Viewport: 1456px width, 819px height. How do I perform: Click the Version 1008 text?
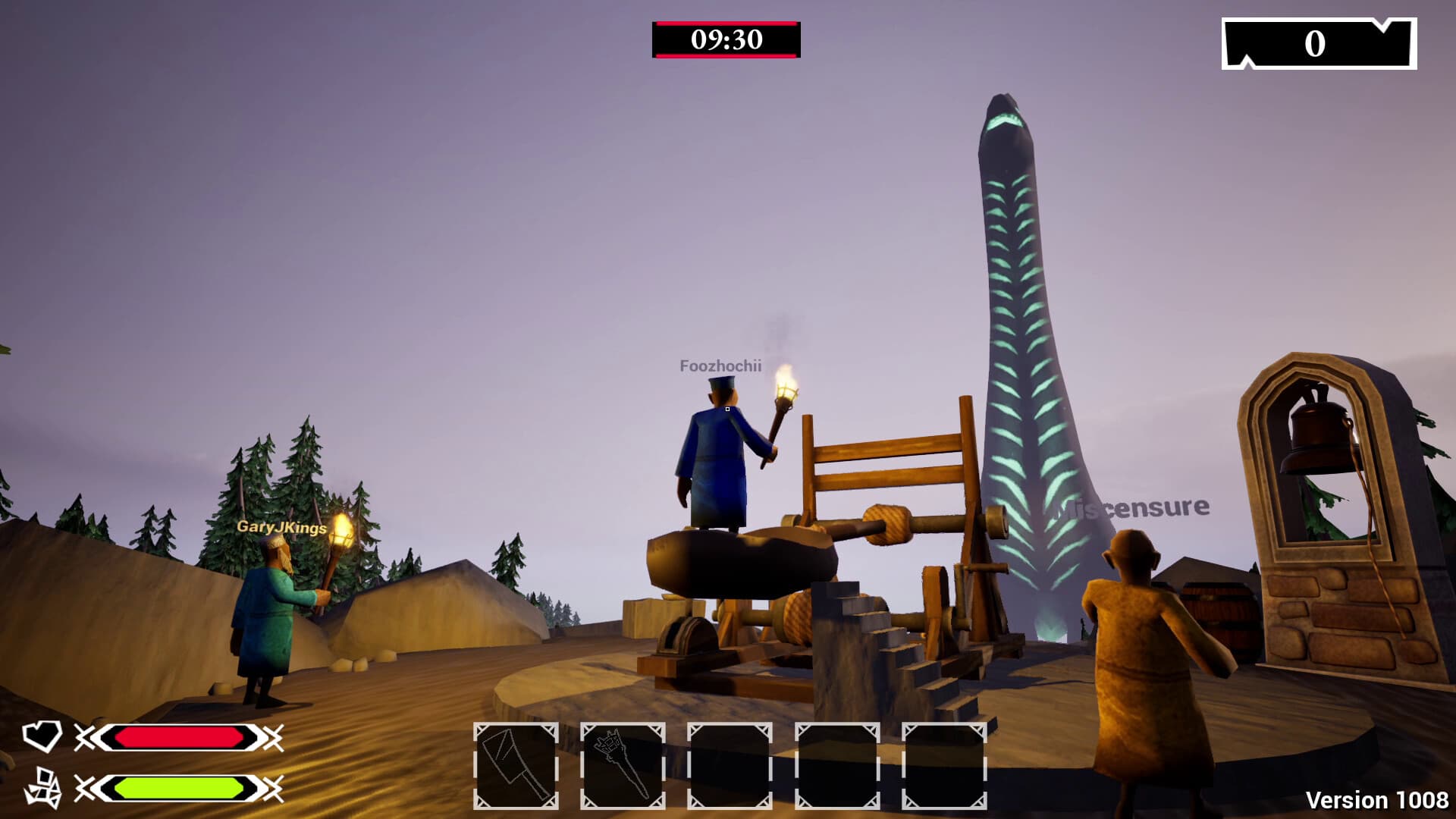click(1376, 798)
